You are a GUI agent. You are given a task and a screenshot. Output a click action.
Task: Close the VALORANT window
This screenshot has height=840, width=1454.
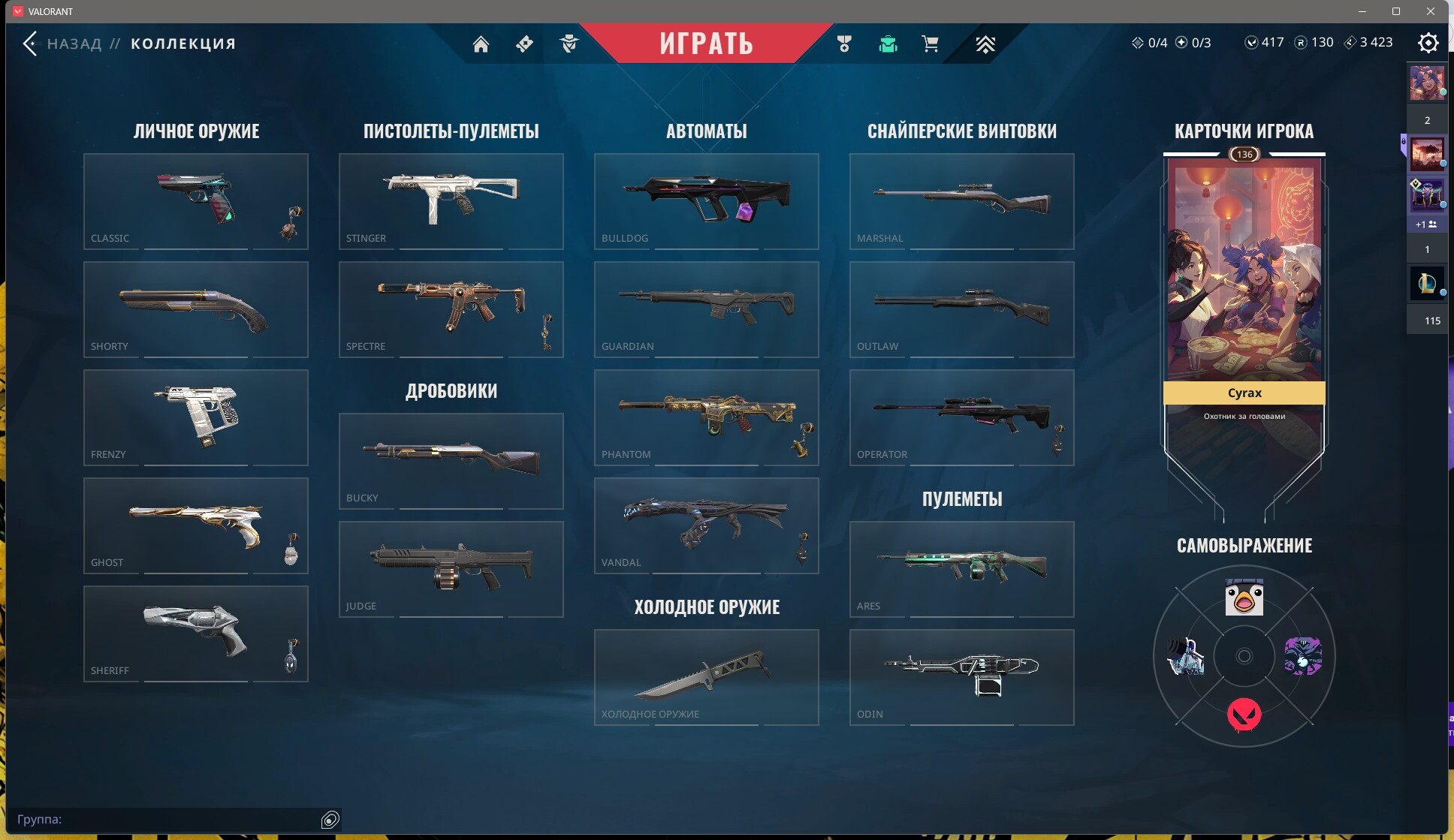[x=1430, y=11]
